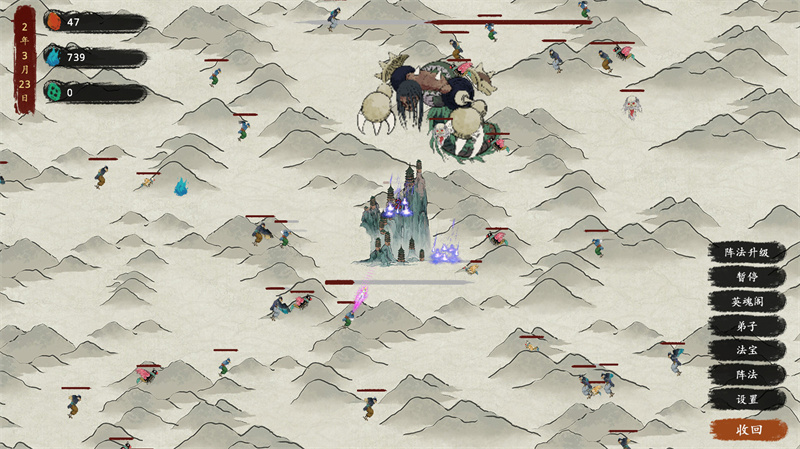This screenshot has width=800, height=449.
Task: Open the 阵法升级 formation upgrade menu
Action: coord(747,253)
